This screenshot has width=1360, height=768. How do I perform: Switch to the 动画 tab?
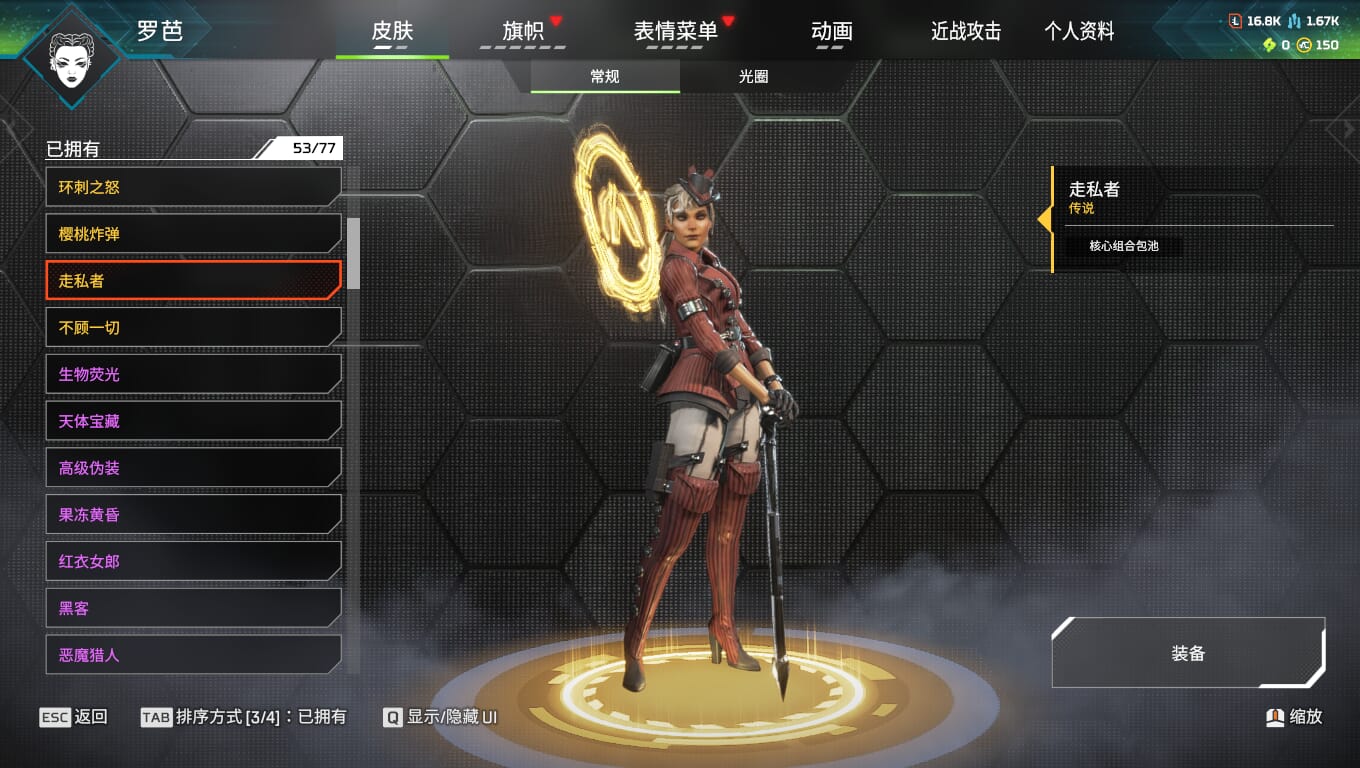point(831,32)
